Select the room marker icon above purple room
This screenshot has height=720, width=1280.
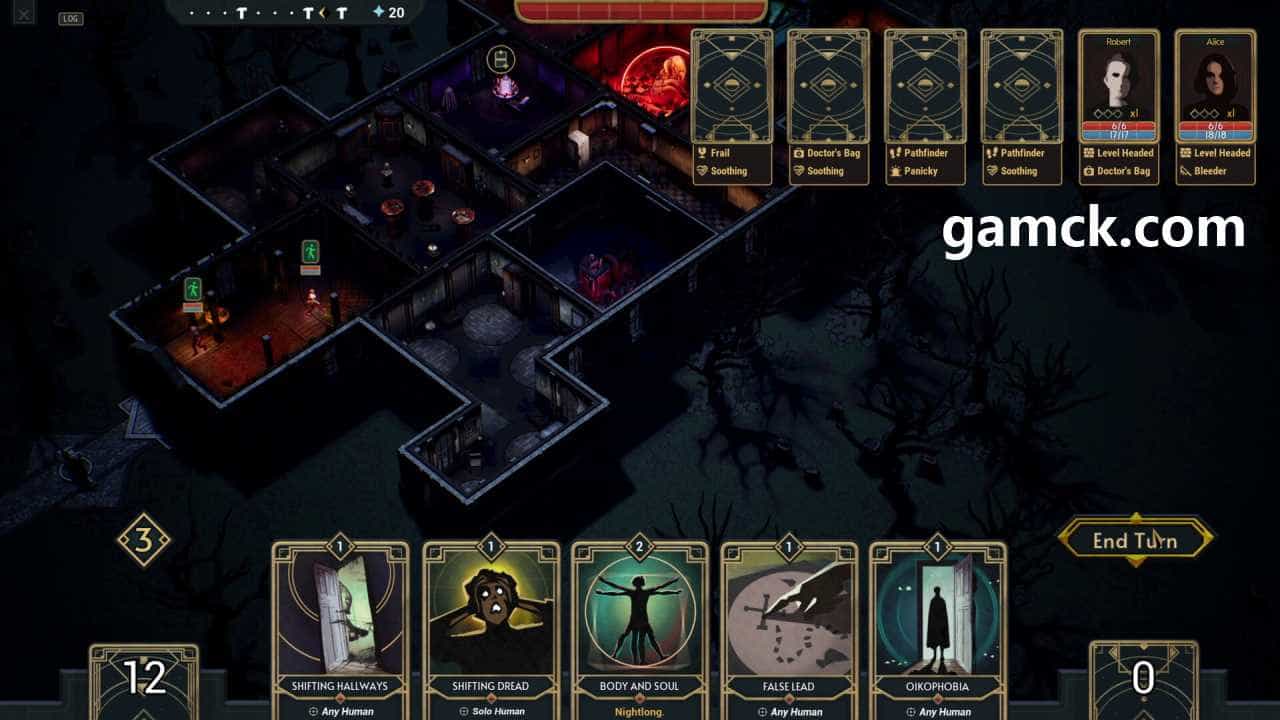[499, 59]
